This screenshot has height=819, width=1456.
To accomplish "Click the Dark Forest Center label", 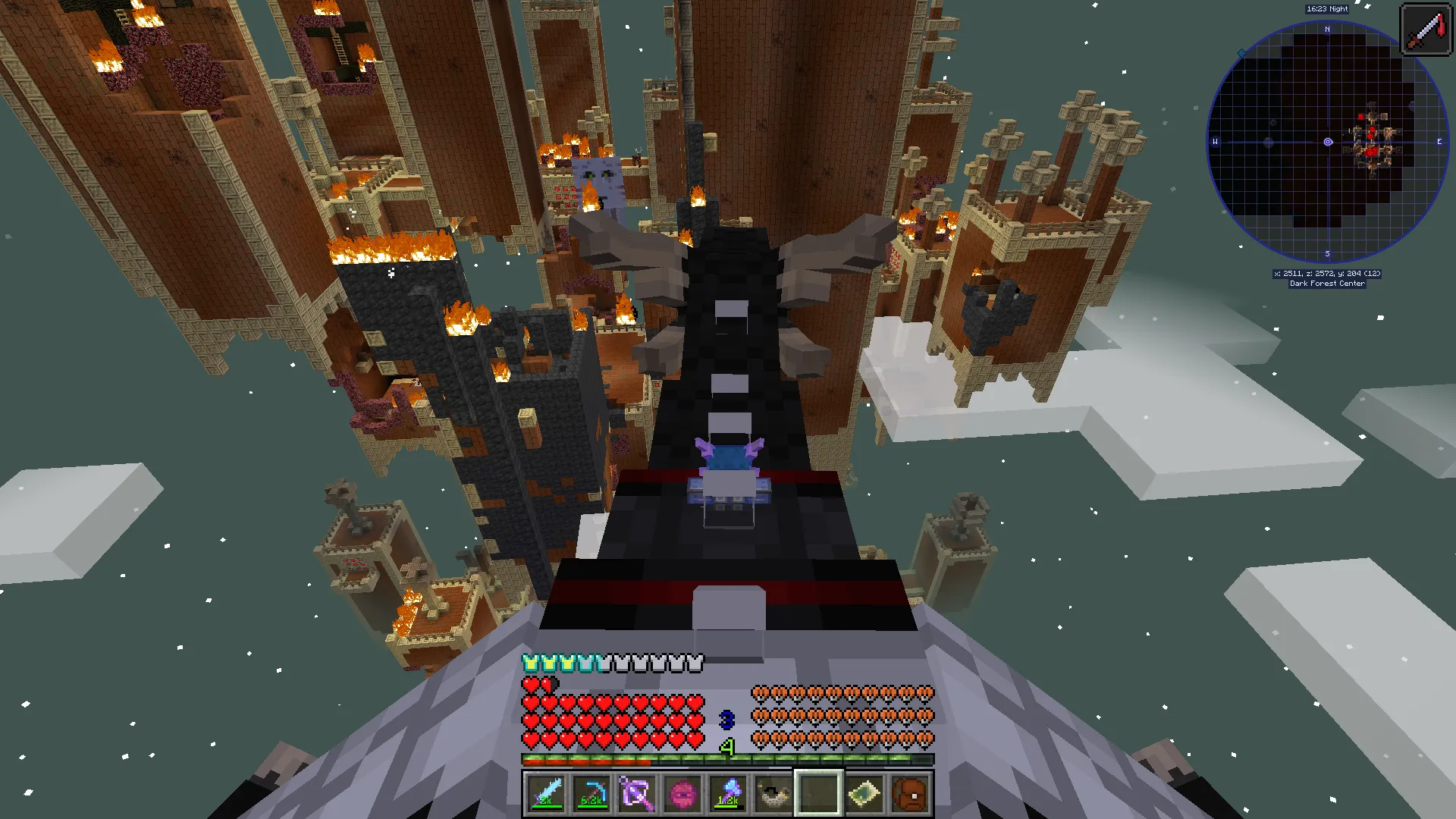I will click(x=1329, y=283).
